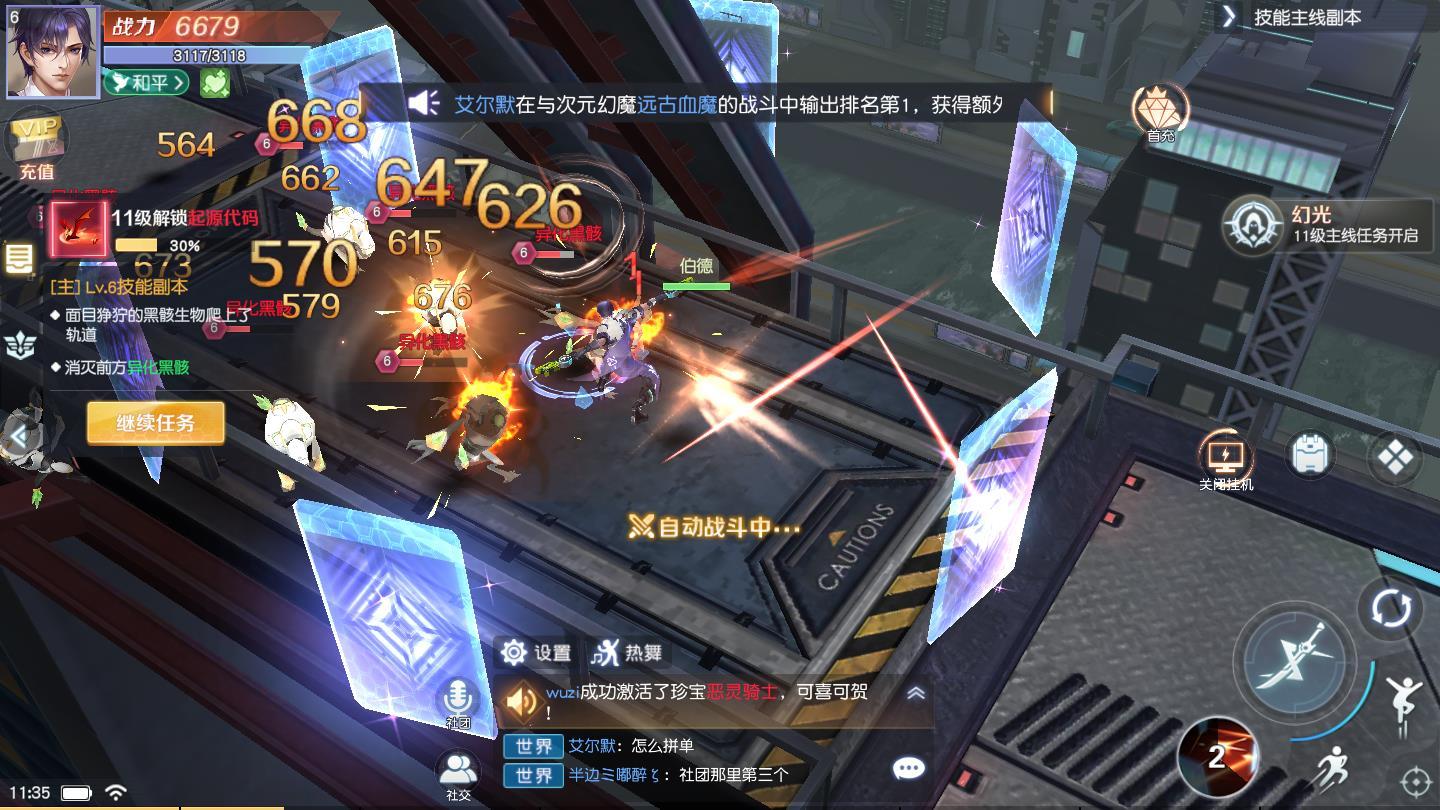Toggle the 社团 voice microphone
The width and height of the screenshot is (1440, 810).
tap(458, 693)
